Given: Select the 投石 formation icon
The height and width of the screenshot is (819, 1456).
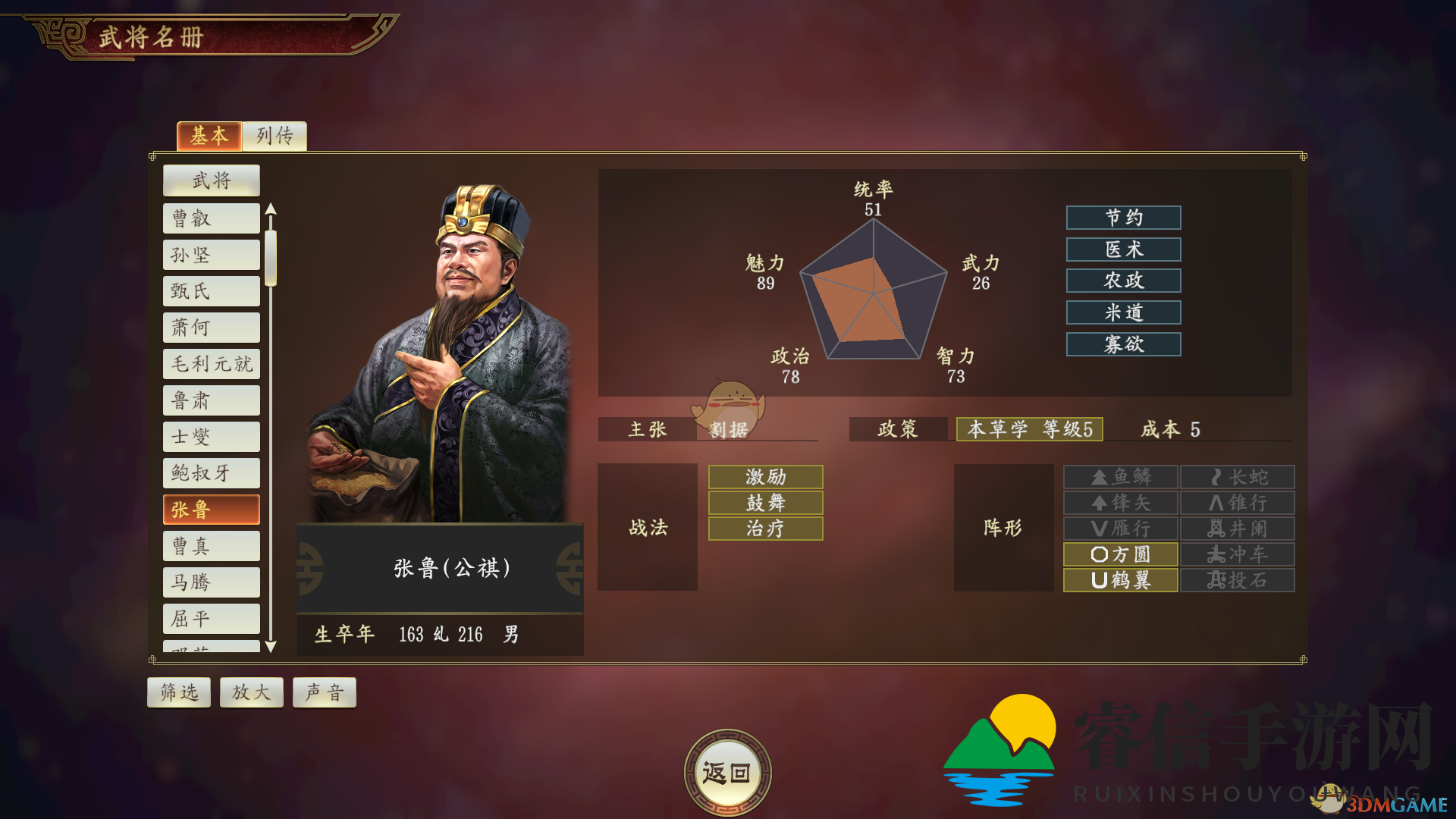Looking at the screenshot, I should coord(1236,579).
